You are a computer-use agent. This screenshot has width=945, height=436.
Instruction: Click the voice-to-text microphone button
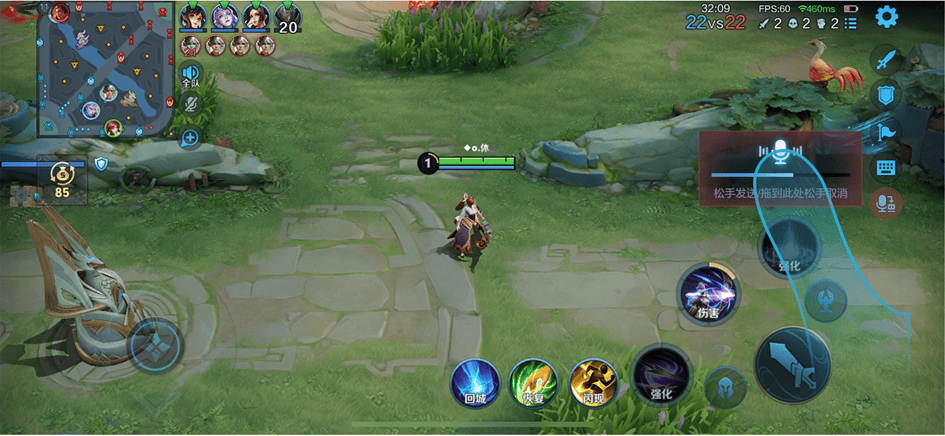[x=885, y=203]
